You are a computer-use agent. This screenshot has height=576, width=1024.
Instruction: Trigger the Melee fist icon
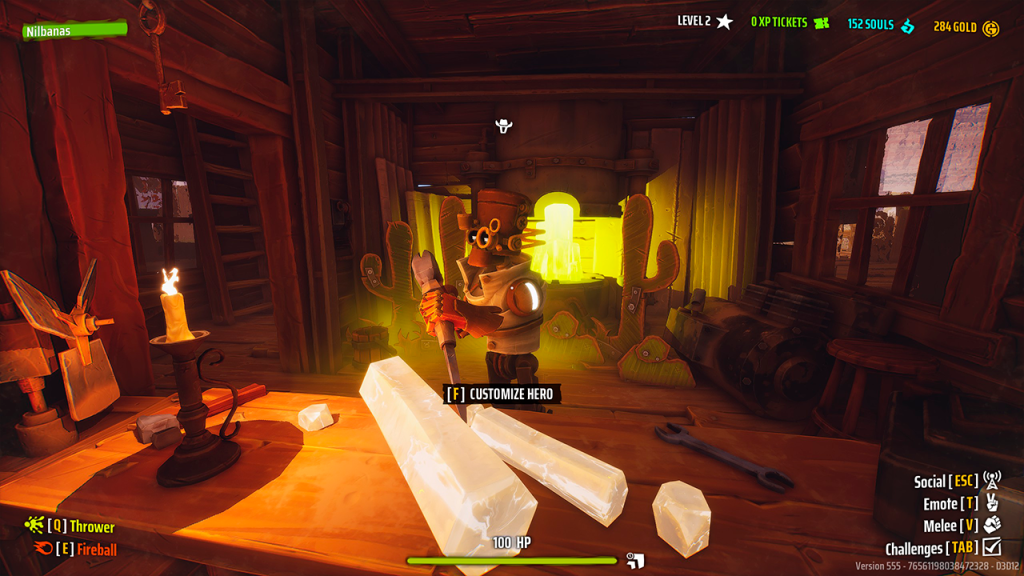(x=991, y=525)
